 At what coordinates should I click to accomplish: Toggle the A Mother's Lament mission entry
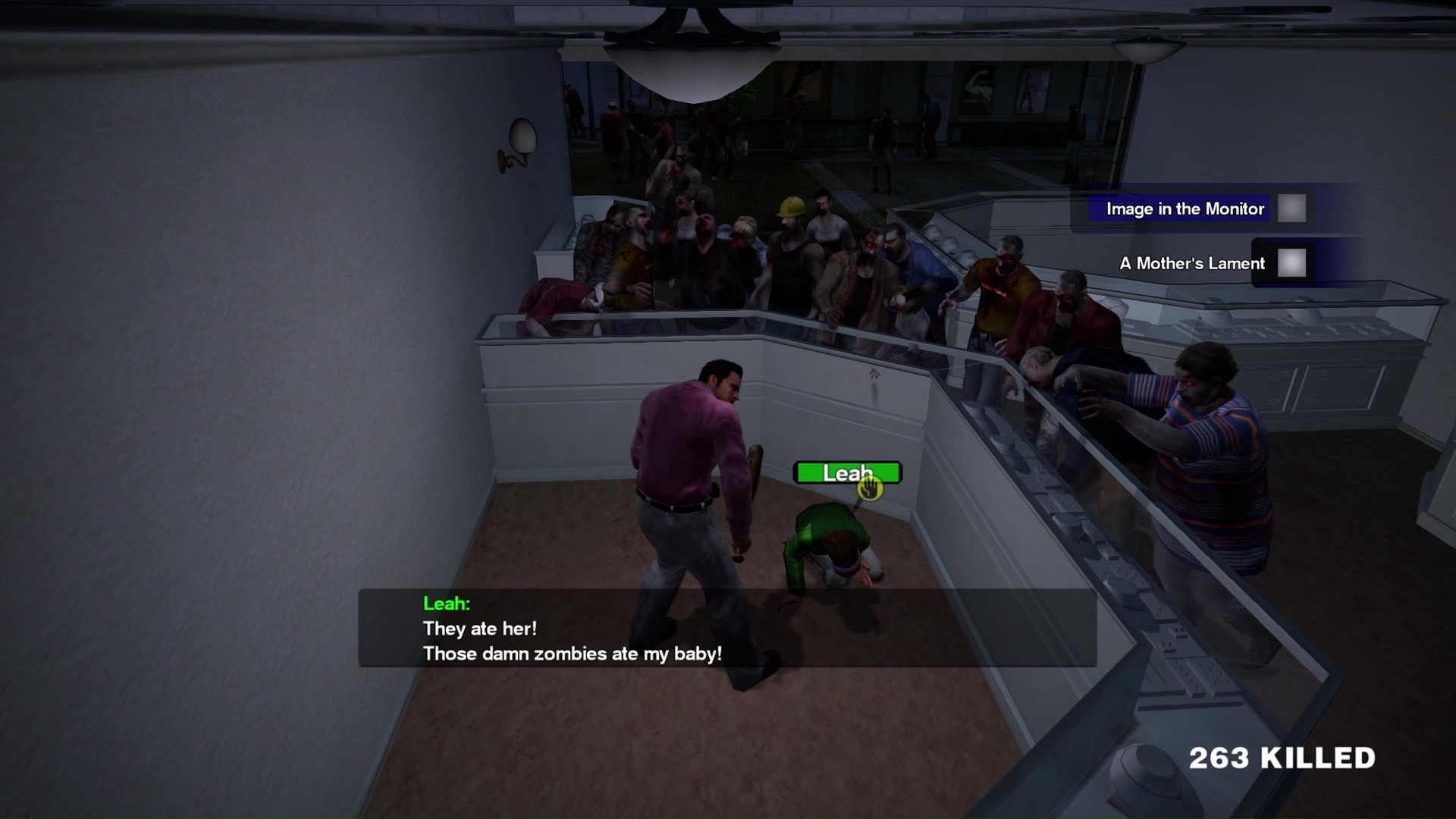pyautogui.click(x=1192, y=263)
